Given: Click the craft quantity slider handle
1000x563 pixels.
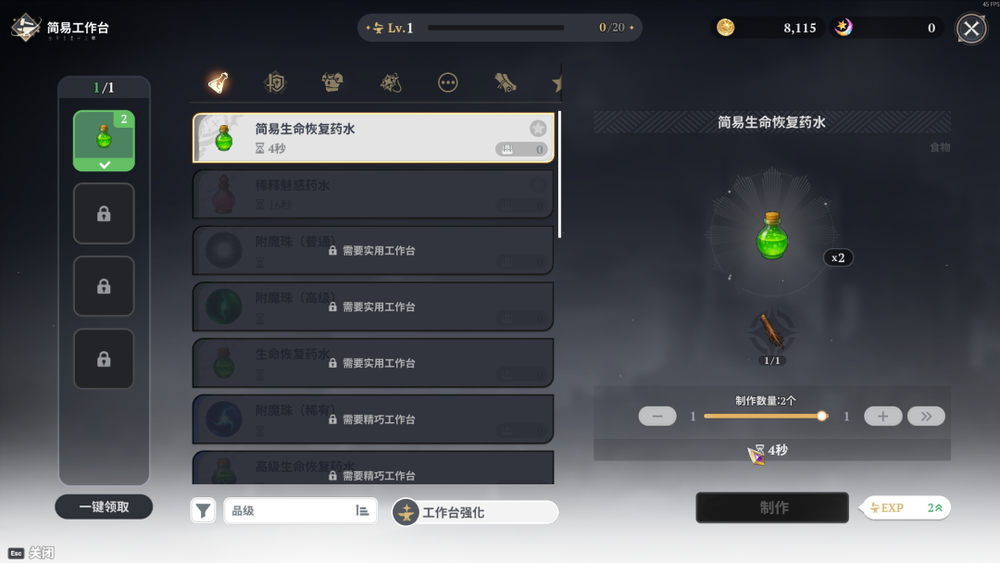Looking at the screenshot, I should pyautogui.click(x=822, y=416).
